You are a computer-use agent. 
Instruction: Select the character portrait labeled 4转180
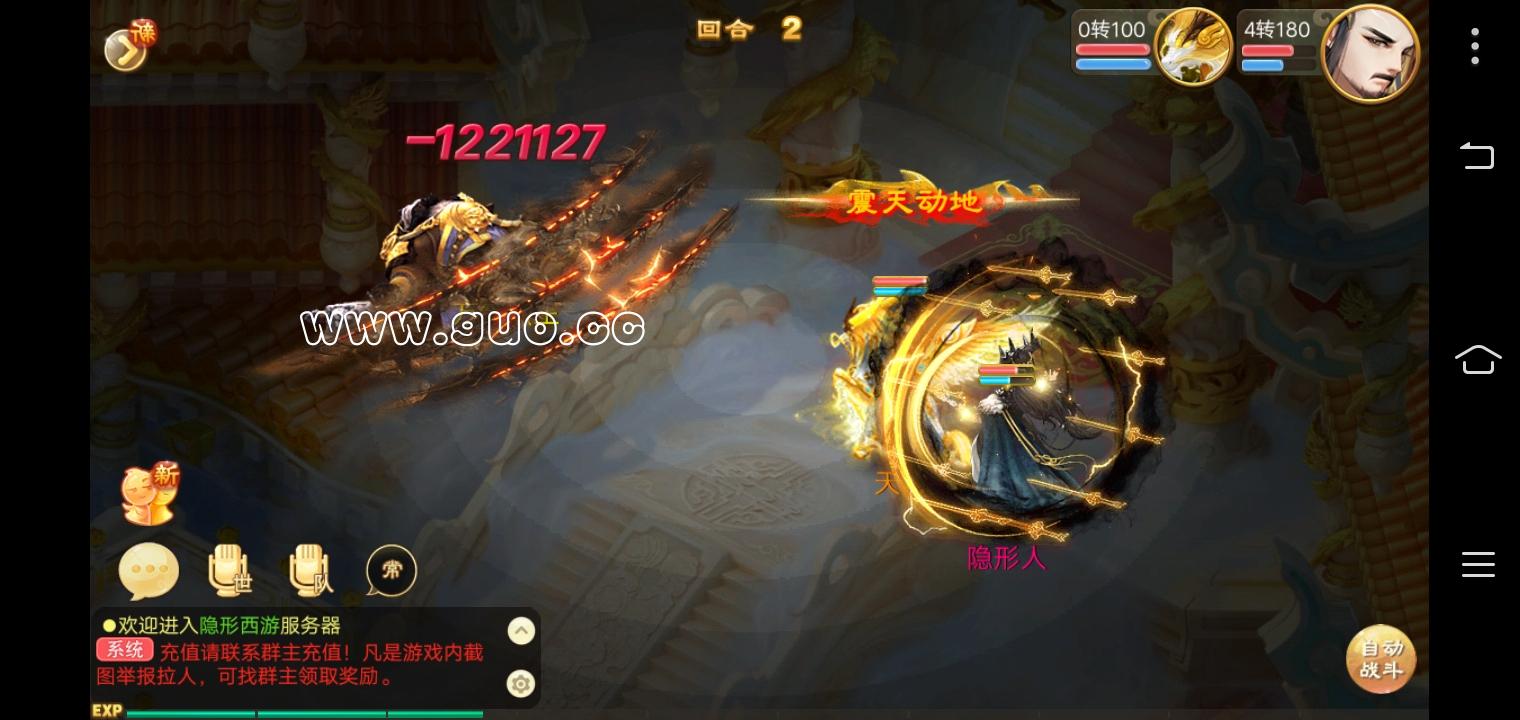1370,50
